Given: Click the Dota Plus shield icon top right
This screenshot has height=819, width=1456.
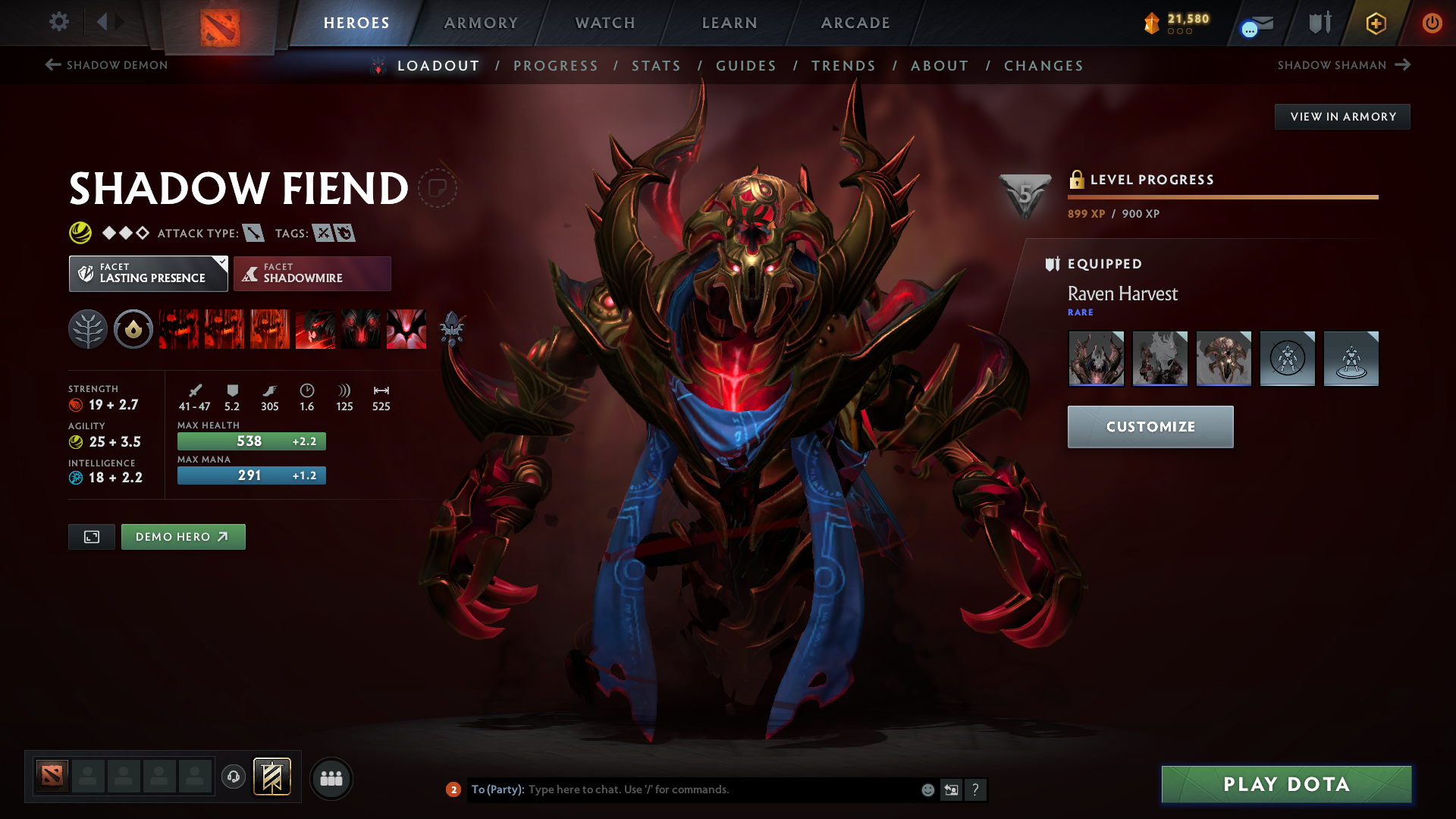Looking at the screenshot, I should pyautogui.click(x=1318, y=22).
